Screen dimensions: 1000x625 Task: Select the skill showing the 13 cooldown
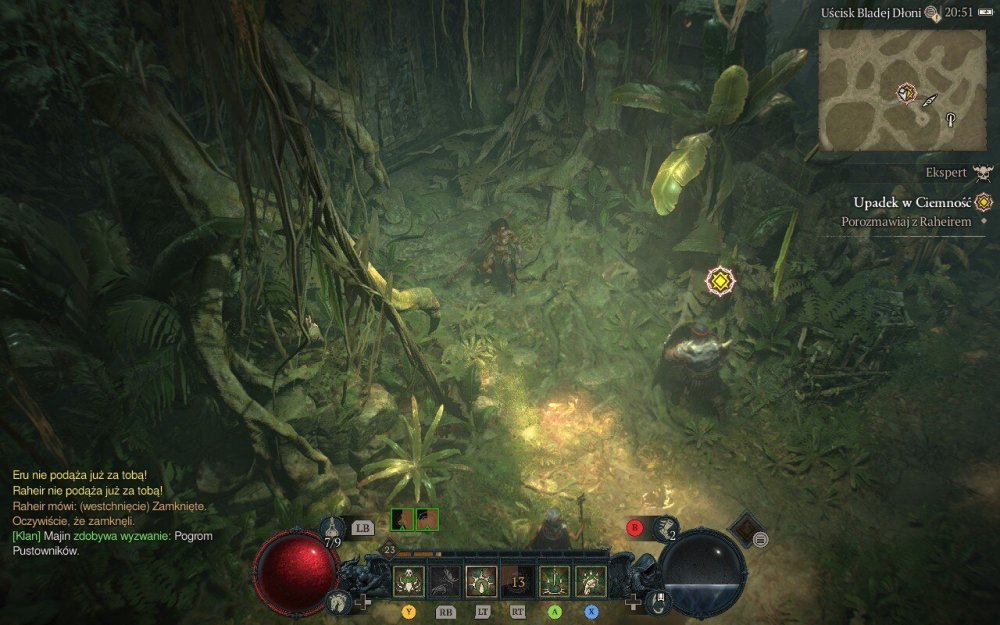point(517,580)
